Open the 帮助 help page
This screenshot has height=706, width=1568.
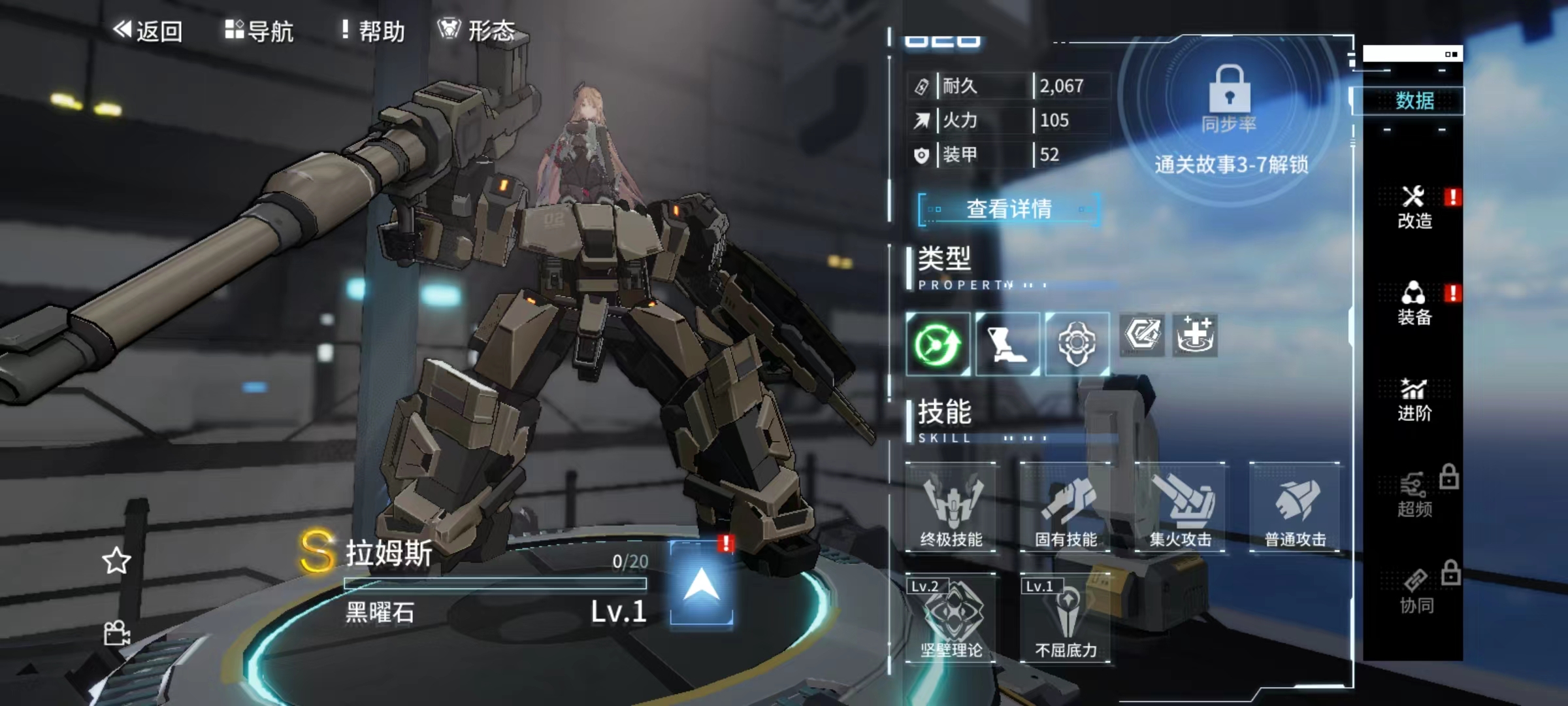[x=373, y=31]
